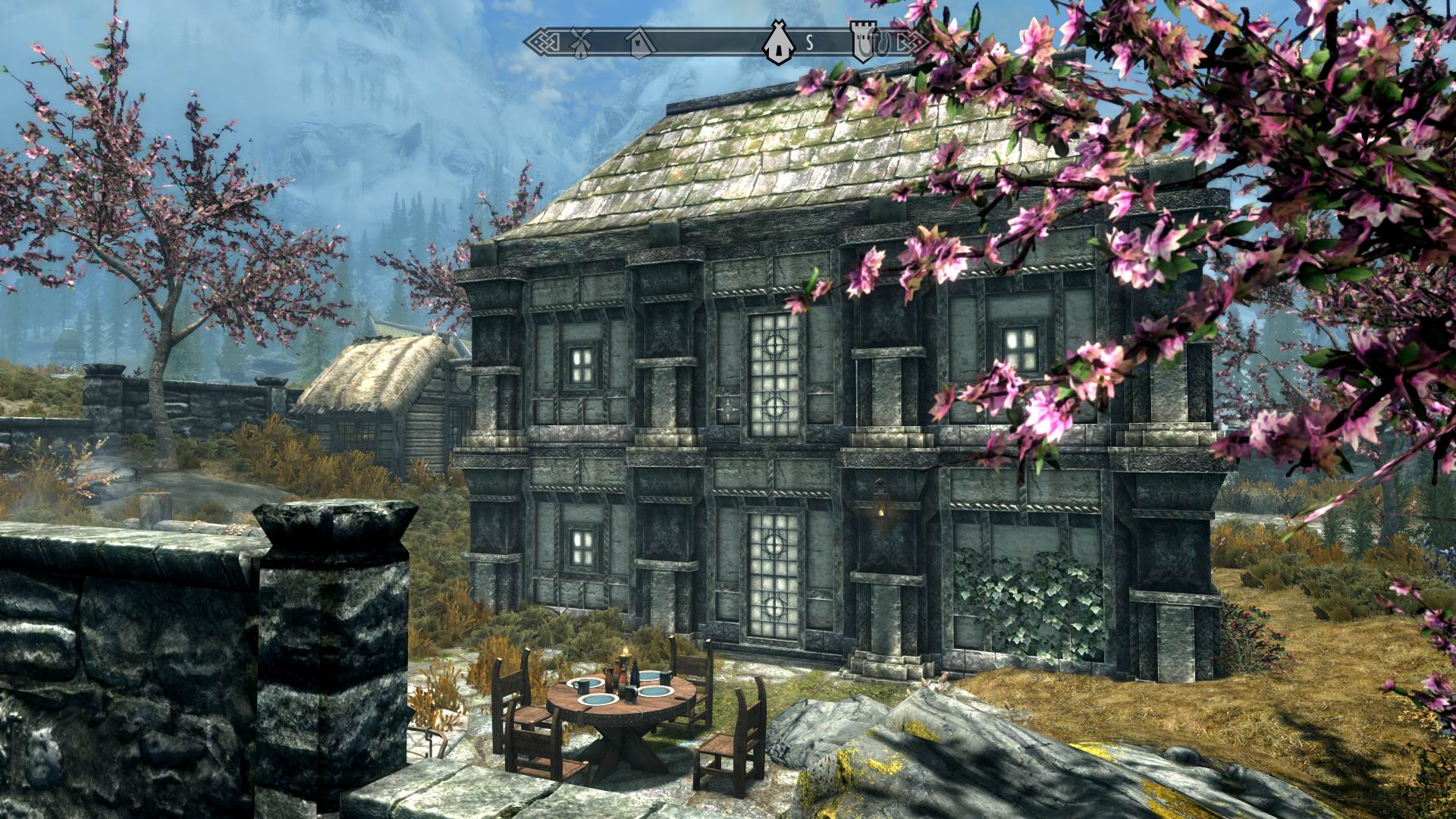Click the small house marker on the compass
1456x819 pixels.
coord(641,42)
